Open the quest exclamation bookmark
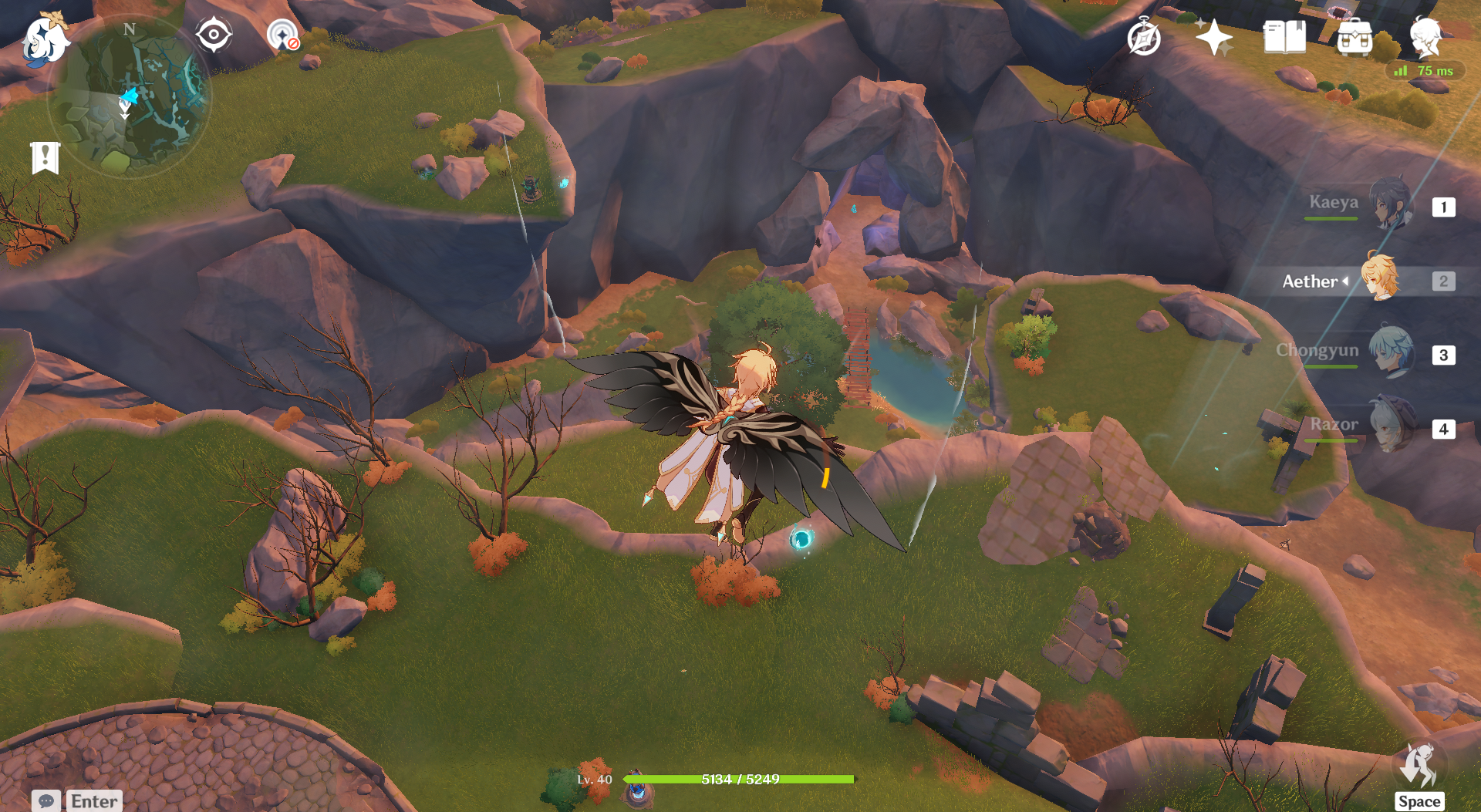Image resolution: width=1481 pixels, height=812 pixels. click(45, 158)
